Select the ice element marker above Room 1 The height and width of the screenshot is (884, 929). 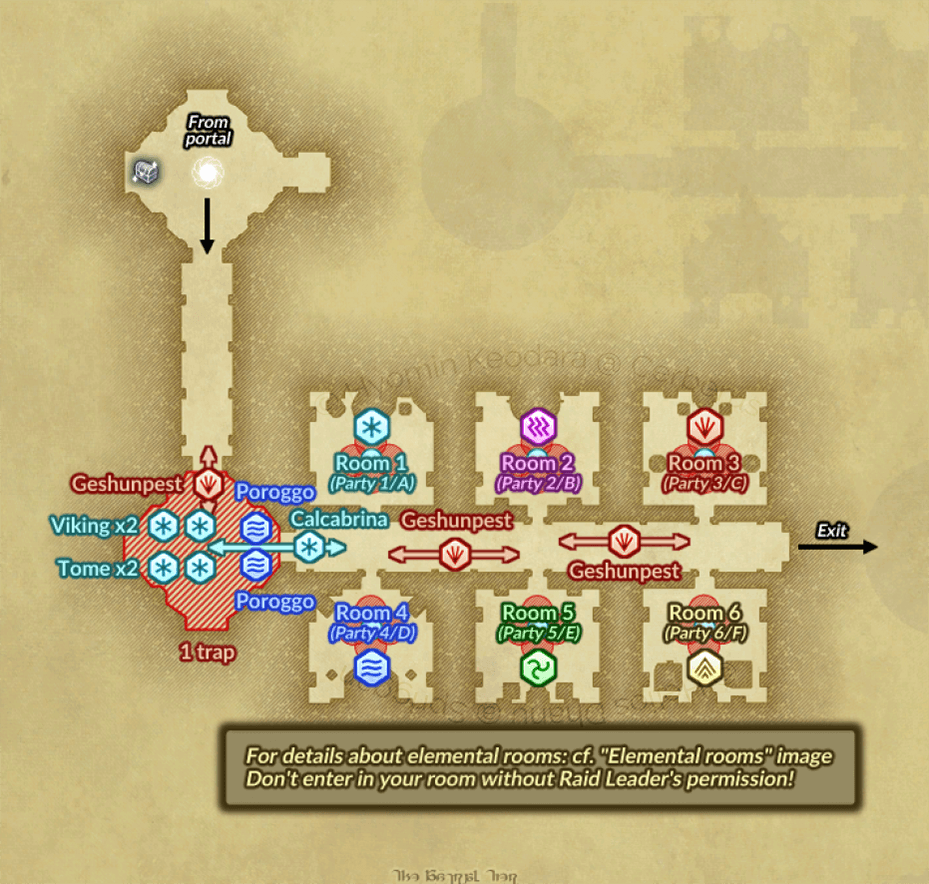click(371, 427)
